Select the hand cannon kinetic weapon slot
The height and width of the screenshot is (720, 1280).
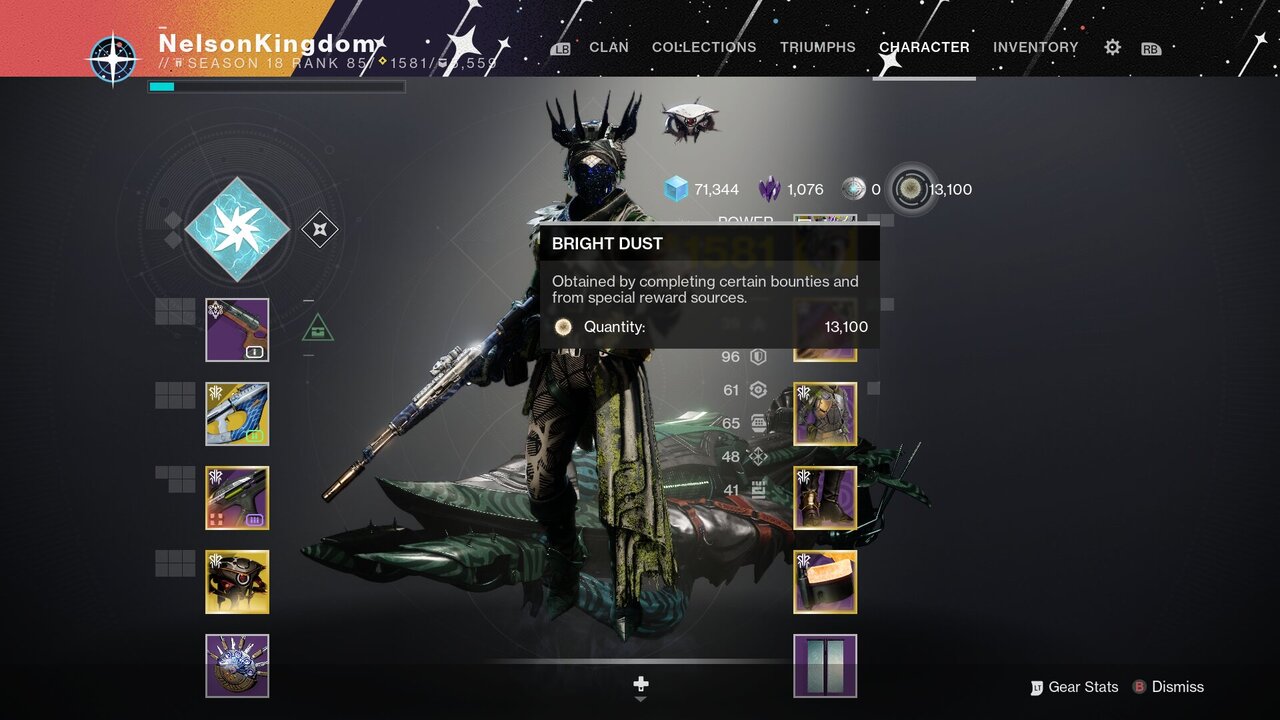point(237,330)
